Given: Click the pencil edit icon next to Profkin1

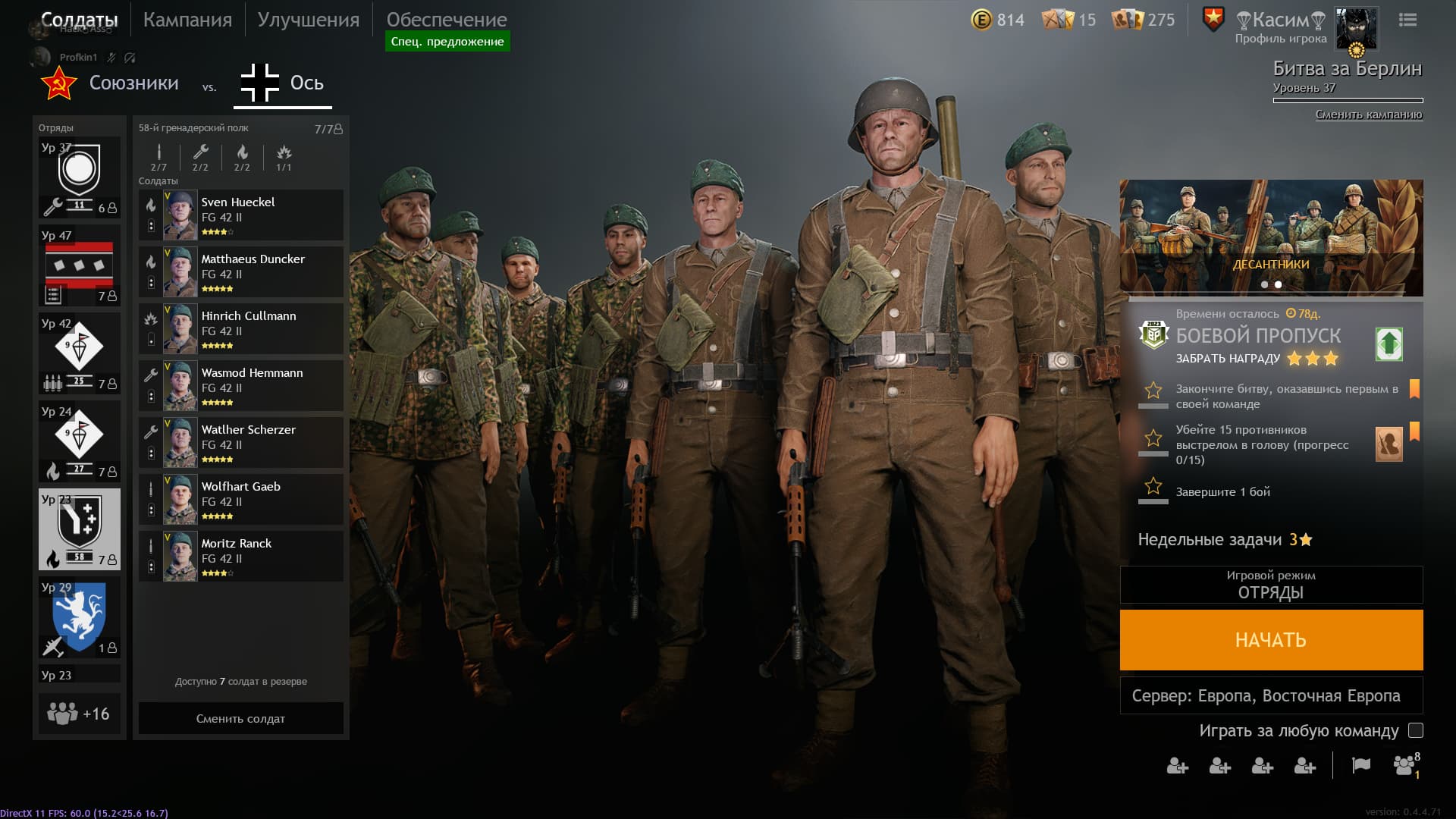Looking at the screenshot, I should [110, 57].
